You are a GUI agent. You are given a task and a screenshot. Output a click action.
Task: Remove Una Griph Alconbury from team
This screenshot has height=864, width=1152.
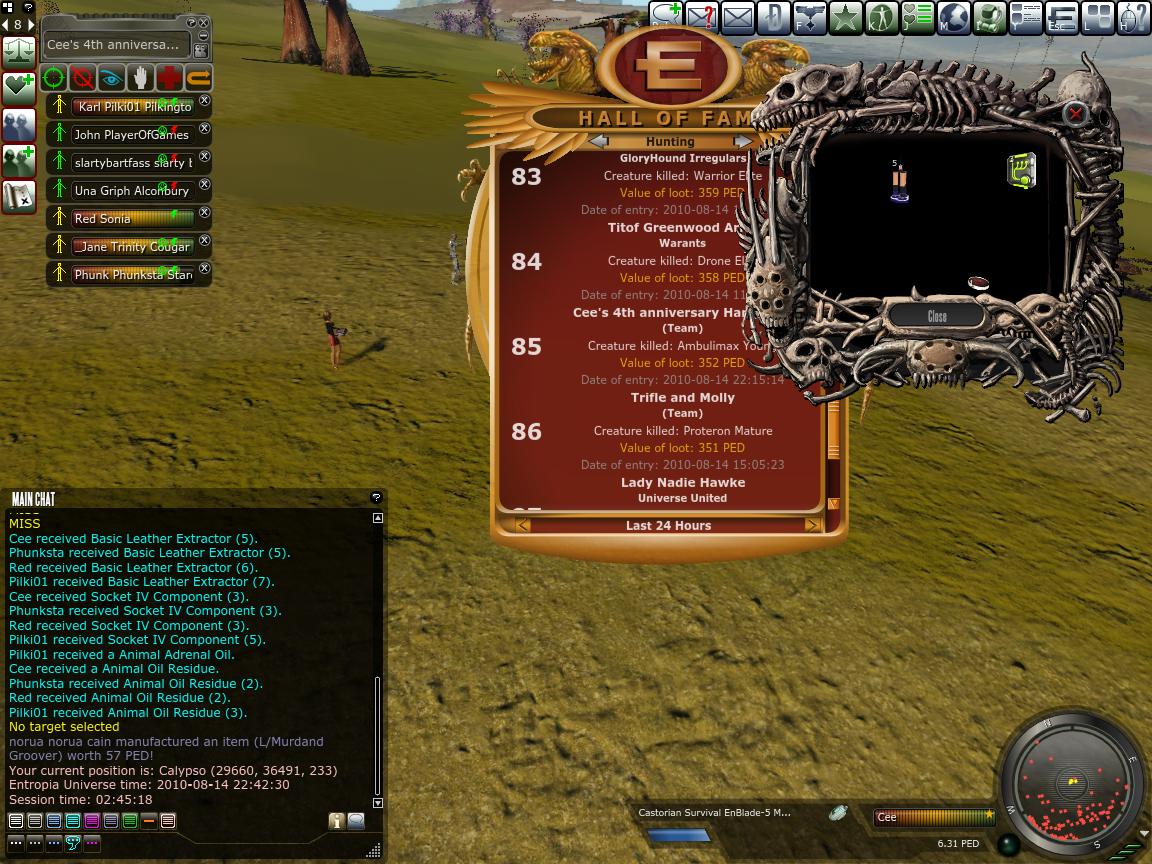click(x=205, y=185)
